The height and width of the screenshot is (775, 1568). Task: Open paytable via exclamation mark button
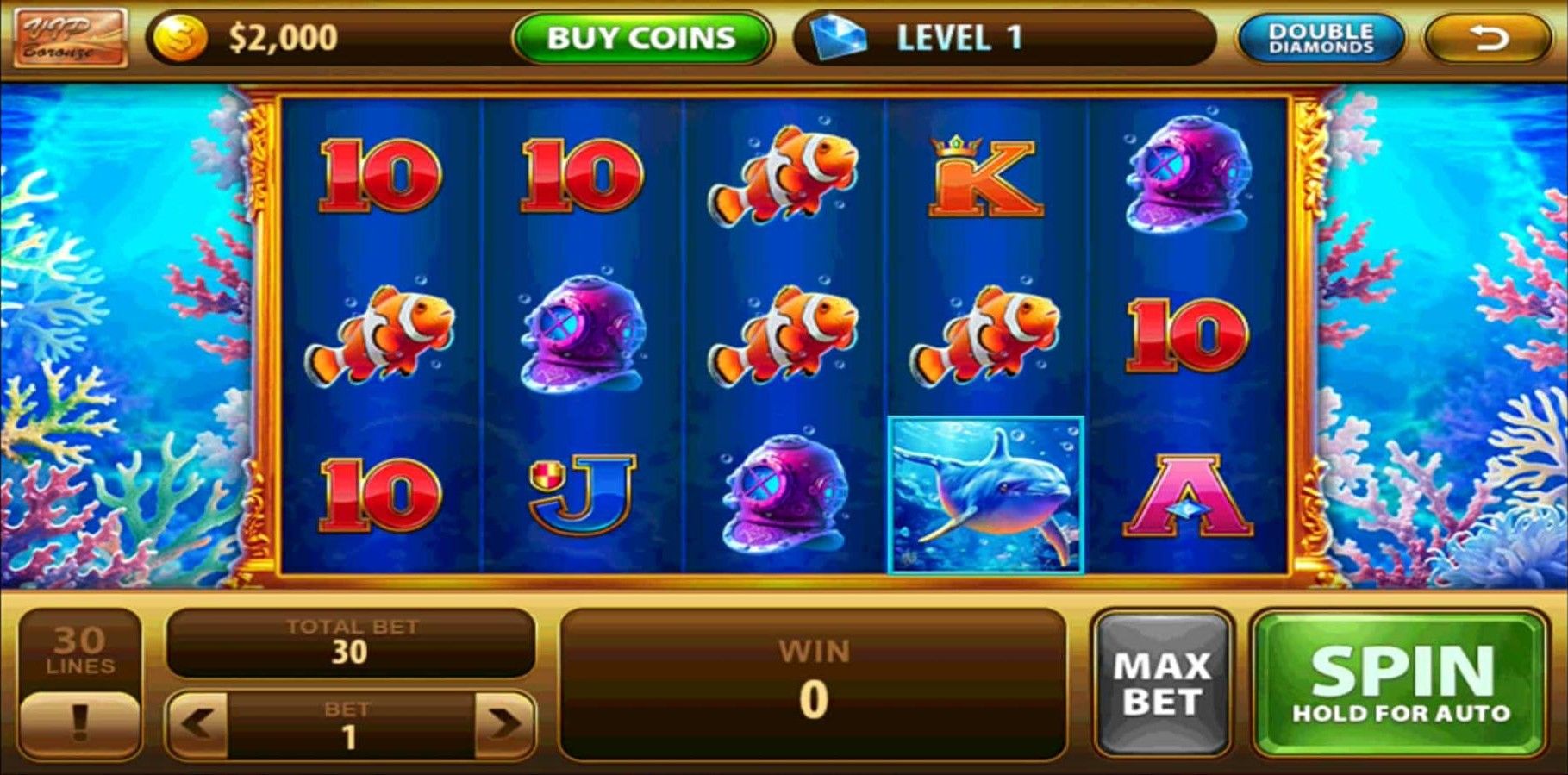coord(79,724)
